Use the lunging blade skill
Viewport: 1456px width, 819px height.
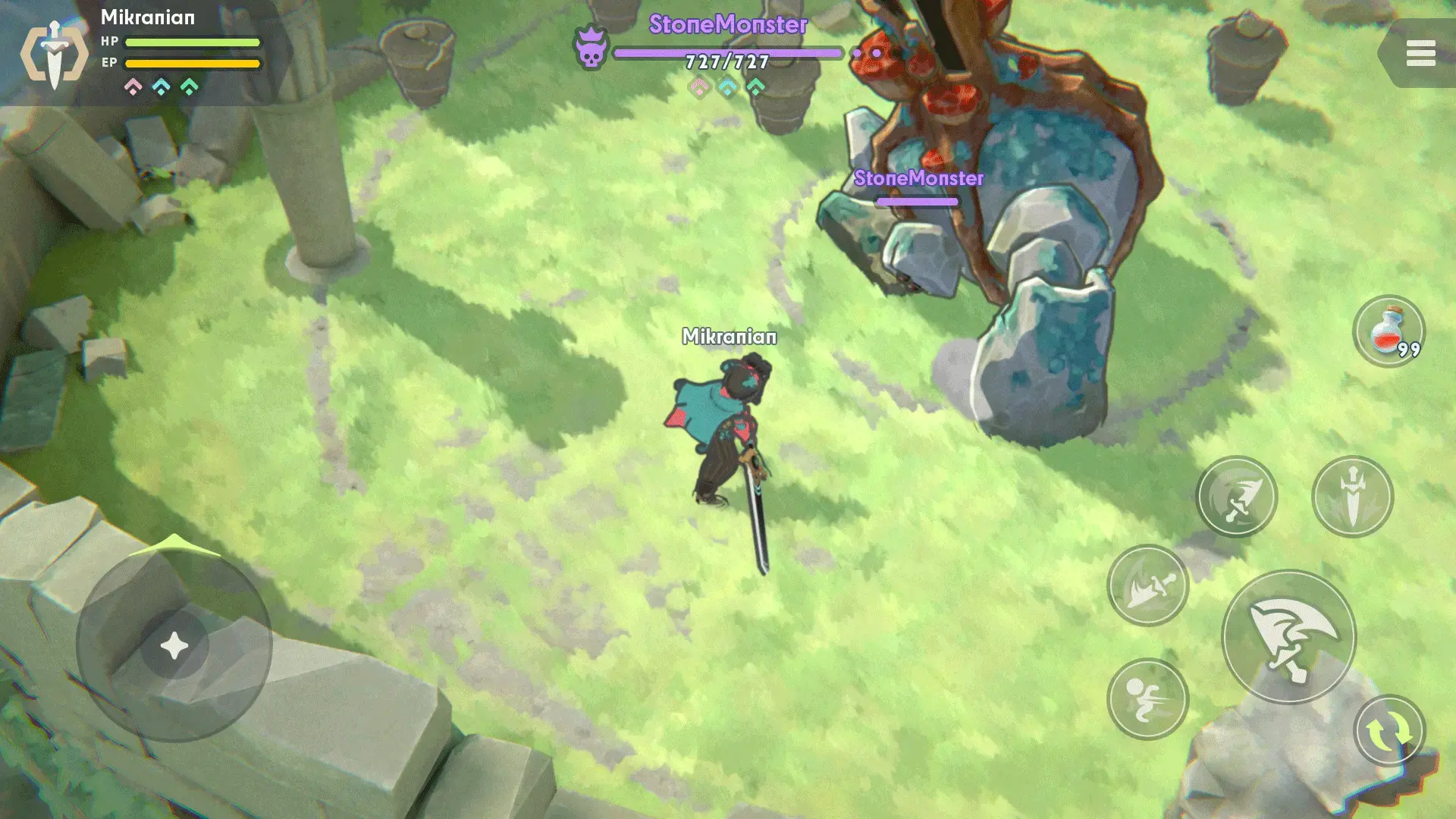(x=1147, y=585)
